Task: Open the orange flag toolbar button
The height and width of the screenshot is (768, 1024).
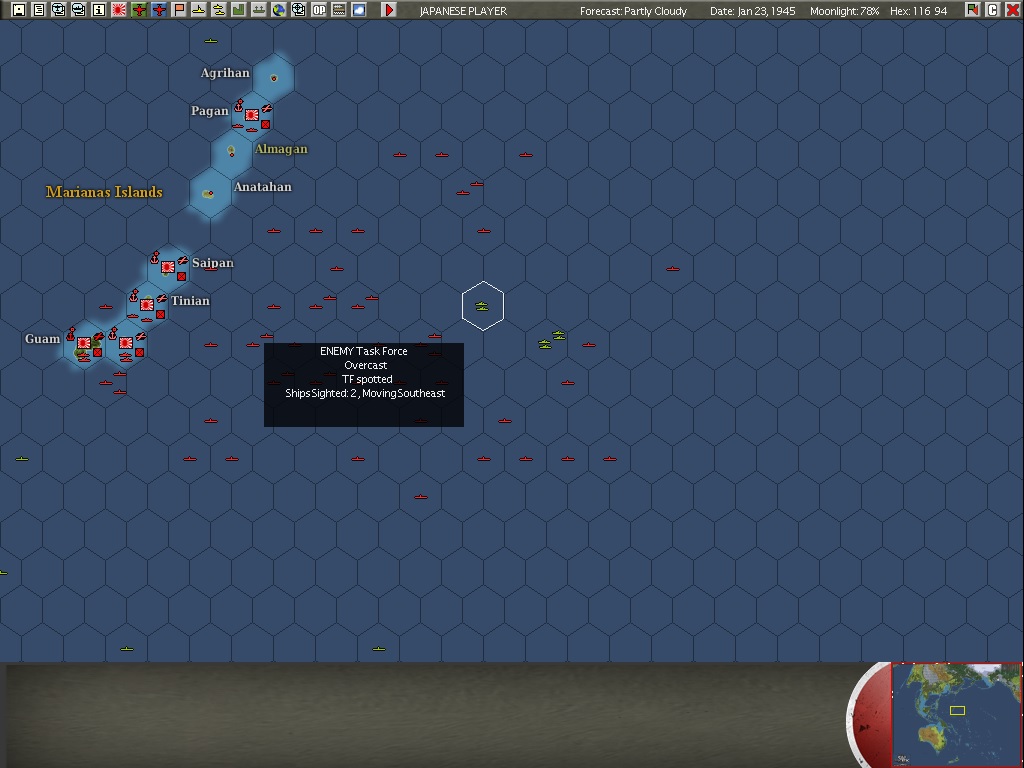Action: tap(179, 10)
